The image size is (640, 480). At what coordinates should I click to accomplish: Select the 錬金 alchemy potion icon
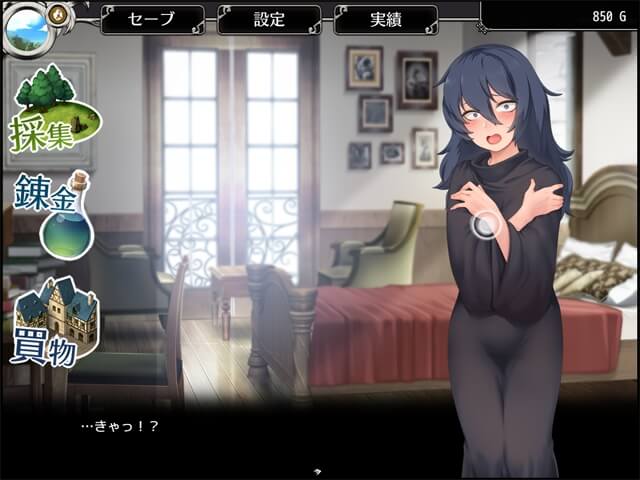pyautogui.click(x=55, y=216)
